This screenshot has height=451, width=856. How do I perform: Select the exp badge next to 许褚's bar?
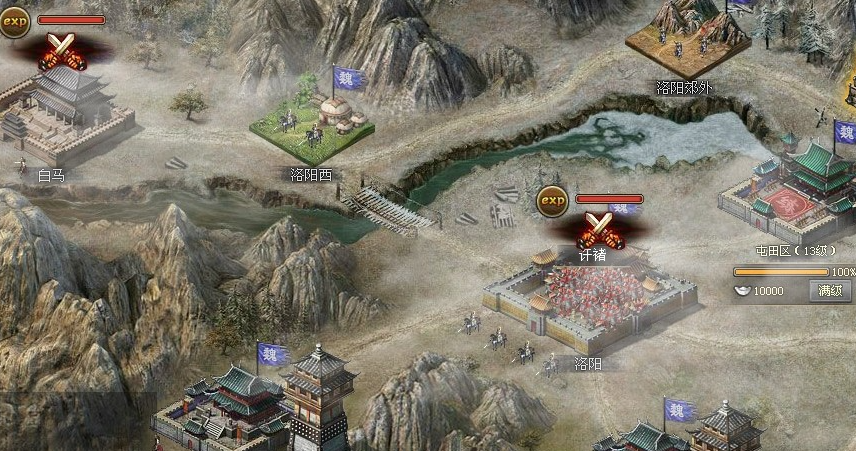coord(551,201)
